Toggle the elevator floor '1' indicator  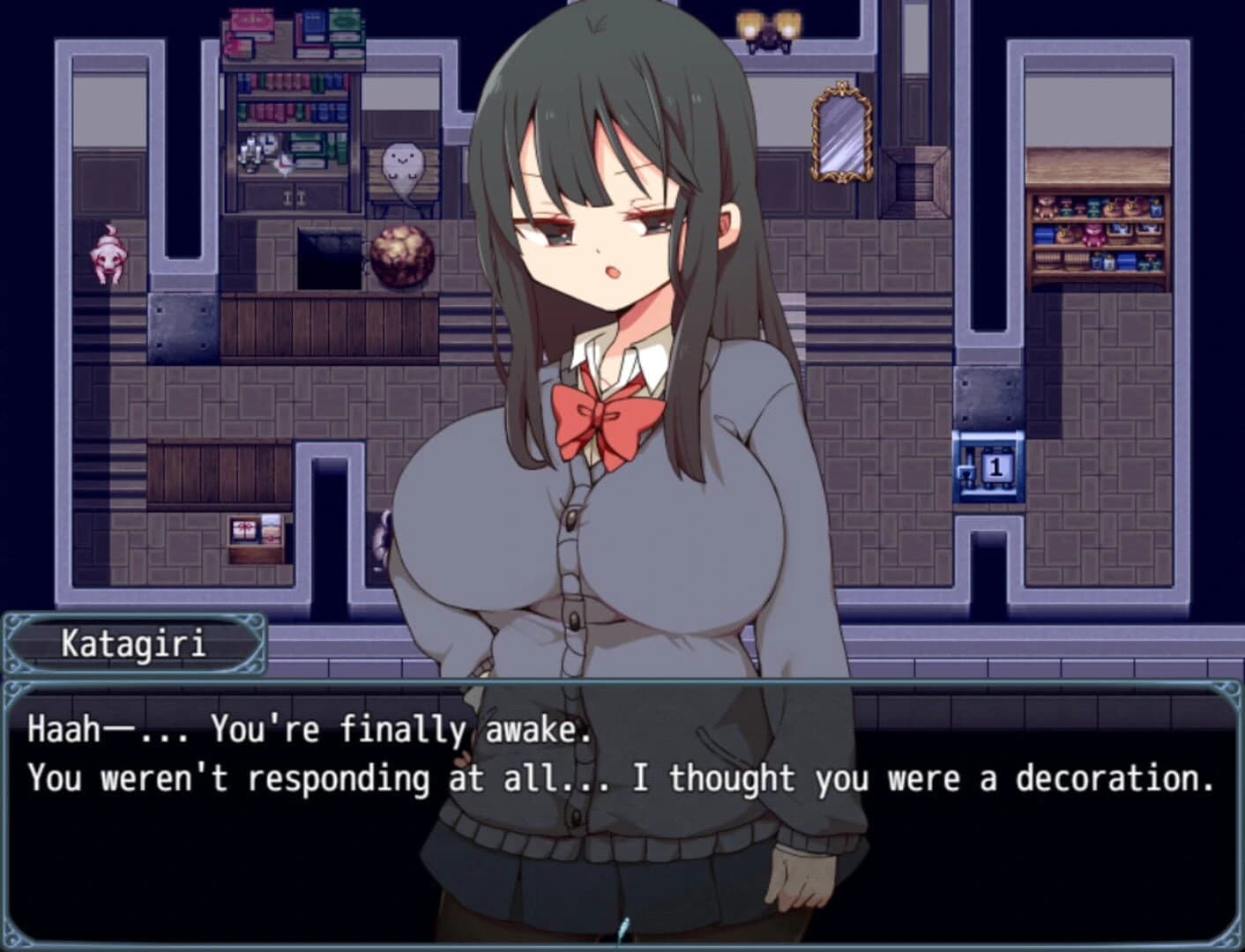(x=995, y=469)
